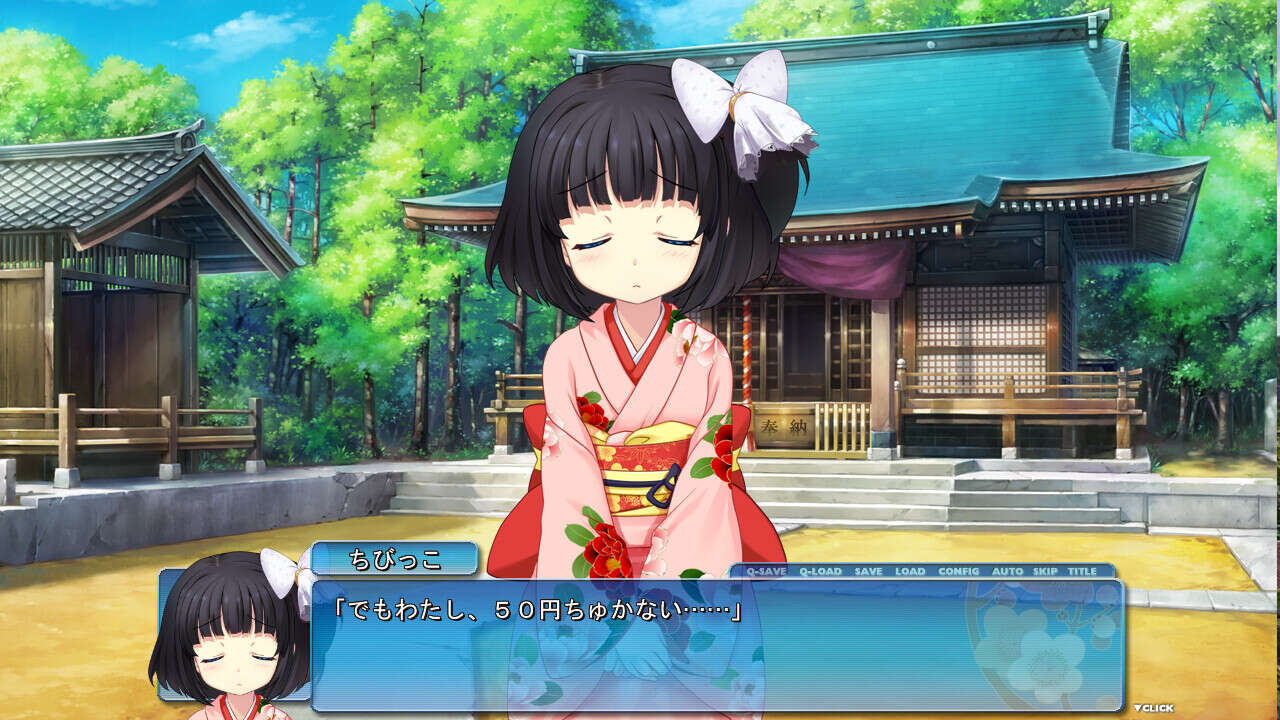1280x720 pixels.
Task: Open the LOAD menu
Action: [x=910, y=571]
